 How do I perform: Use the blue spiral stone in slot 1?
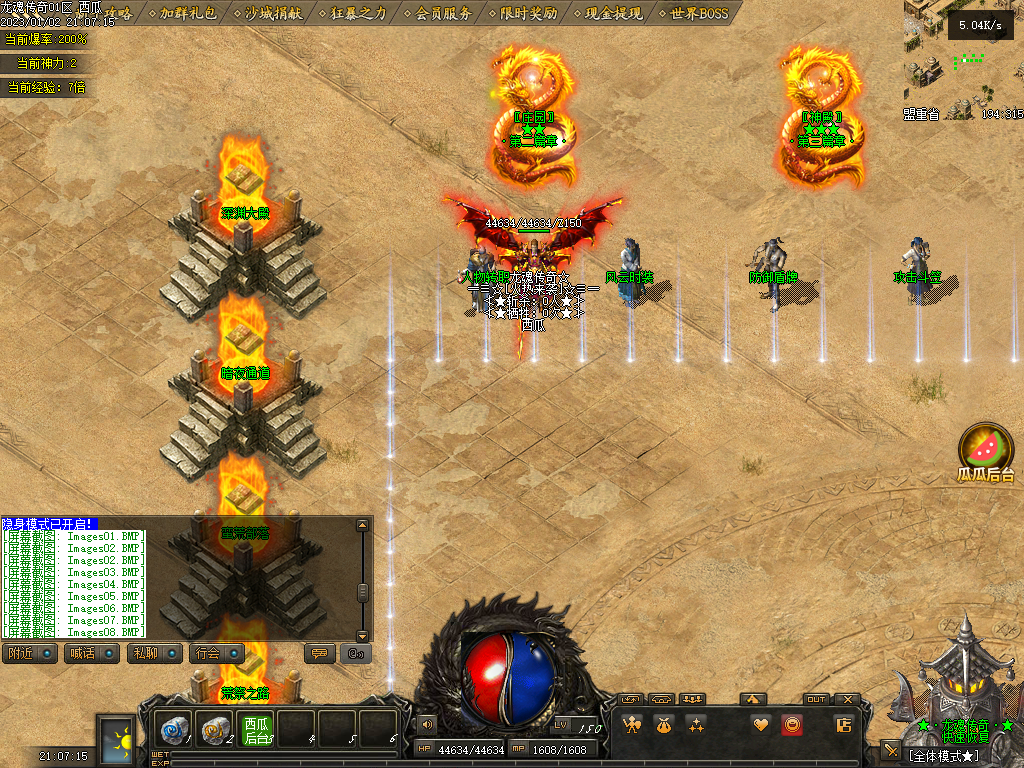(x=174, y=731)
